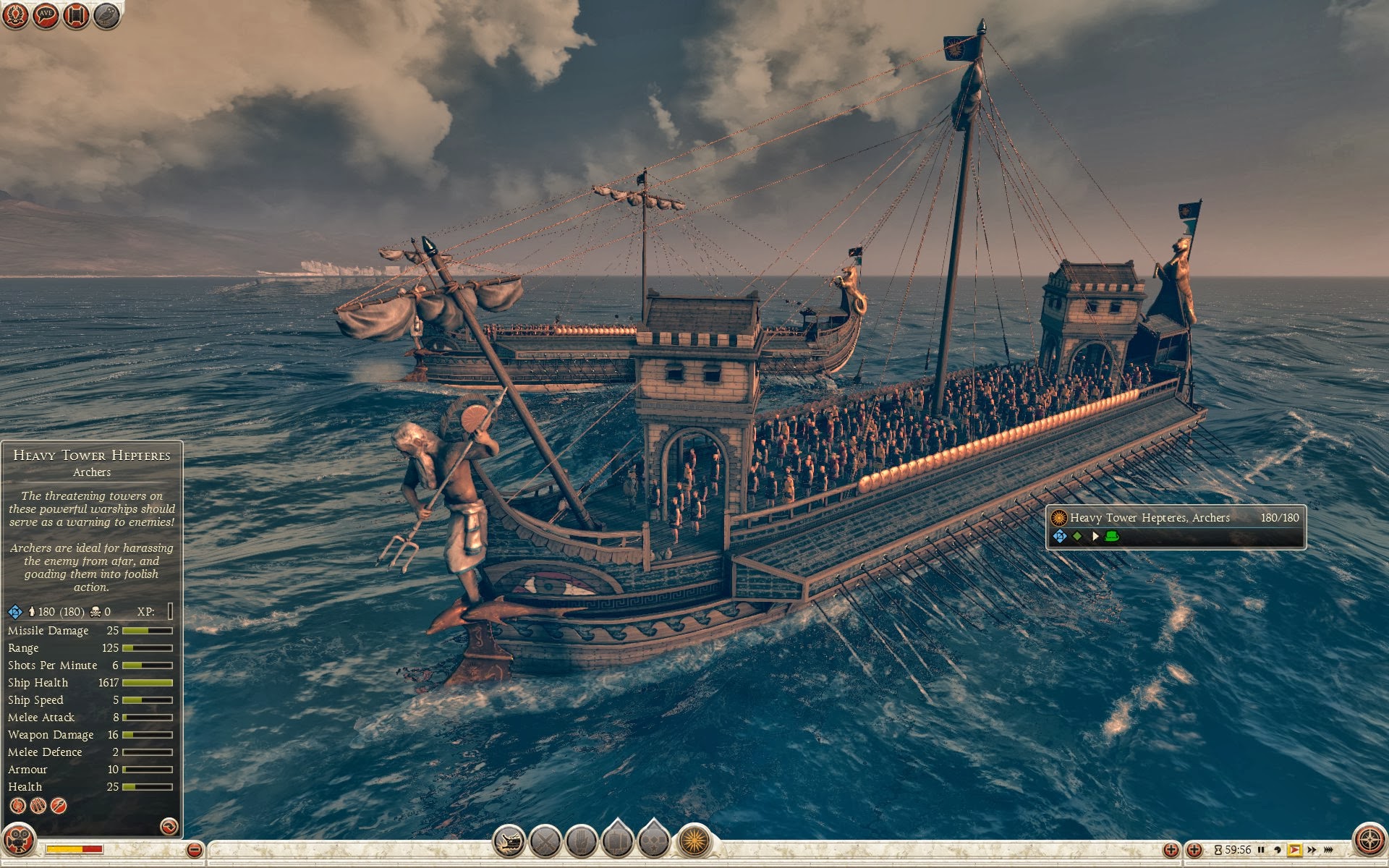The height and width of the screenshot is (868, 1389).
Task: Select the Heavy Tower Hepteres Archers banner
Action: (1176, 527)
